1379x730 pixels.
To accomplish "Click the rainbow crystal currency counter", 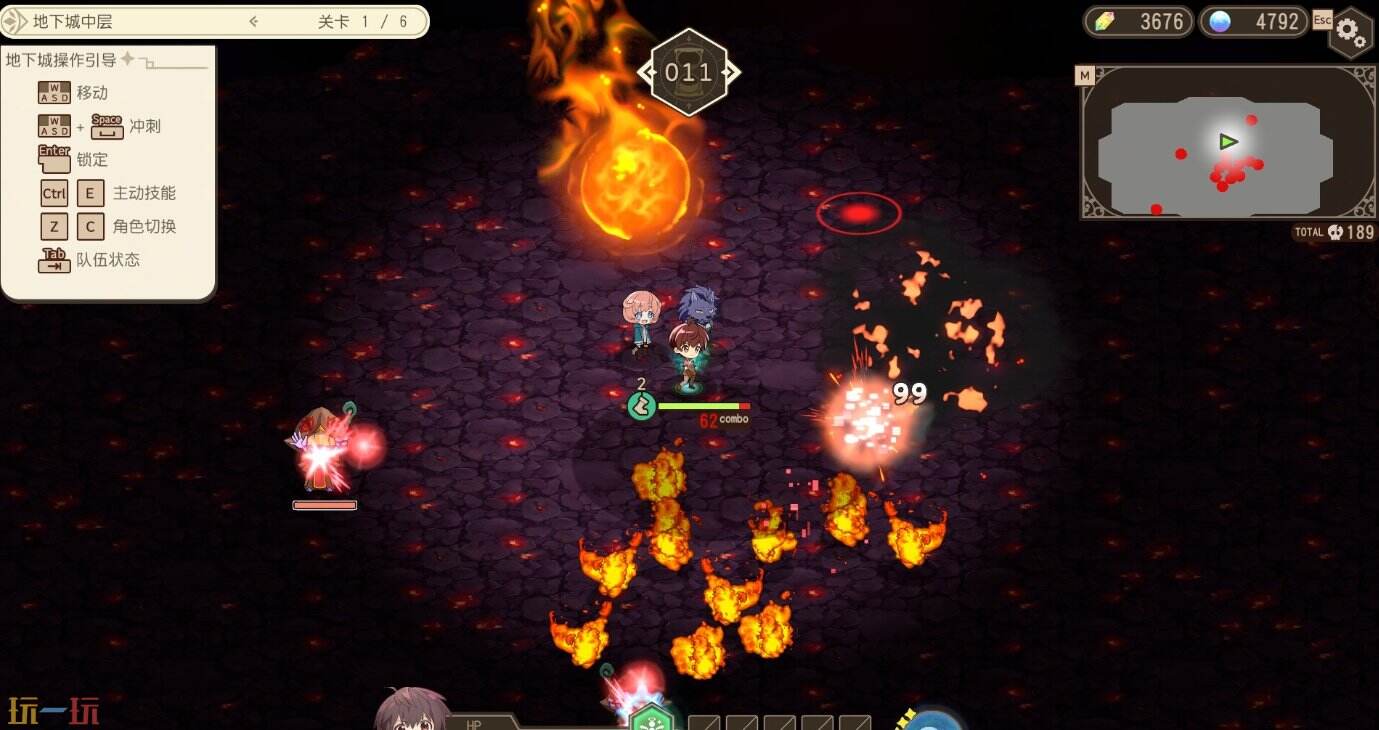I will pos(1139,21).
